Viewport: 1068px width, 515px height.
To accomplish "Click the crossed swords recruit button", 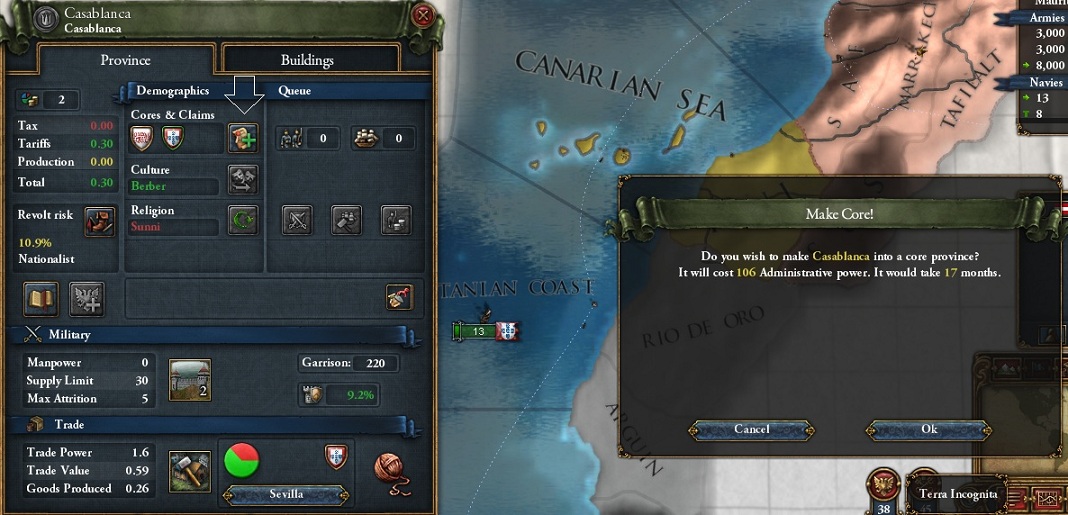I will (299, 219).
